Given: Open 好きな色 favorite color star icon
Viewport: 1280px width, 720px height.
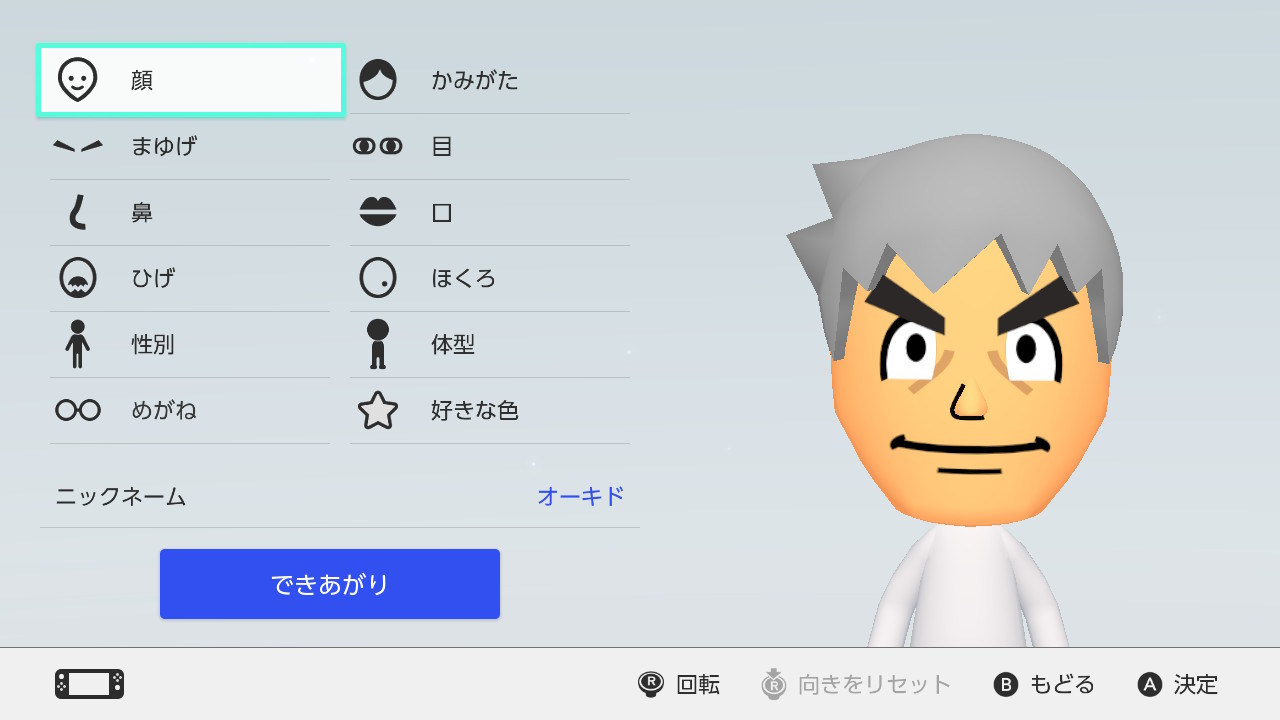Looking at the screenshot, I should 378,410.
